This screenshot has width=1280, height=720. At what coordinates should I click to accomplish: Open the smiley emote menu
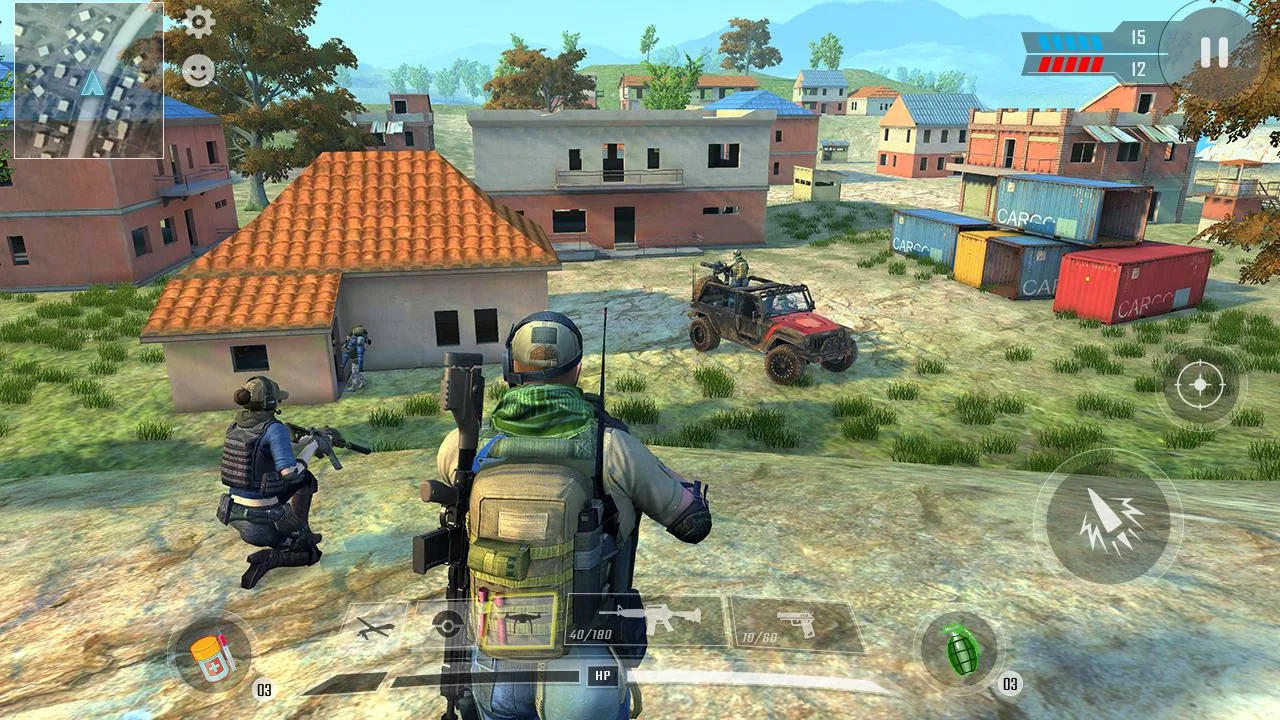pyautogui.click(x=201, y=70)
